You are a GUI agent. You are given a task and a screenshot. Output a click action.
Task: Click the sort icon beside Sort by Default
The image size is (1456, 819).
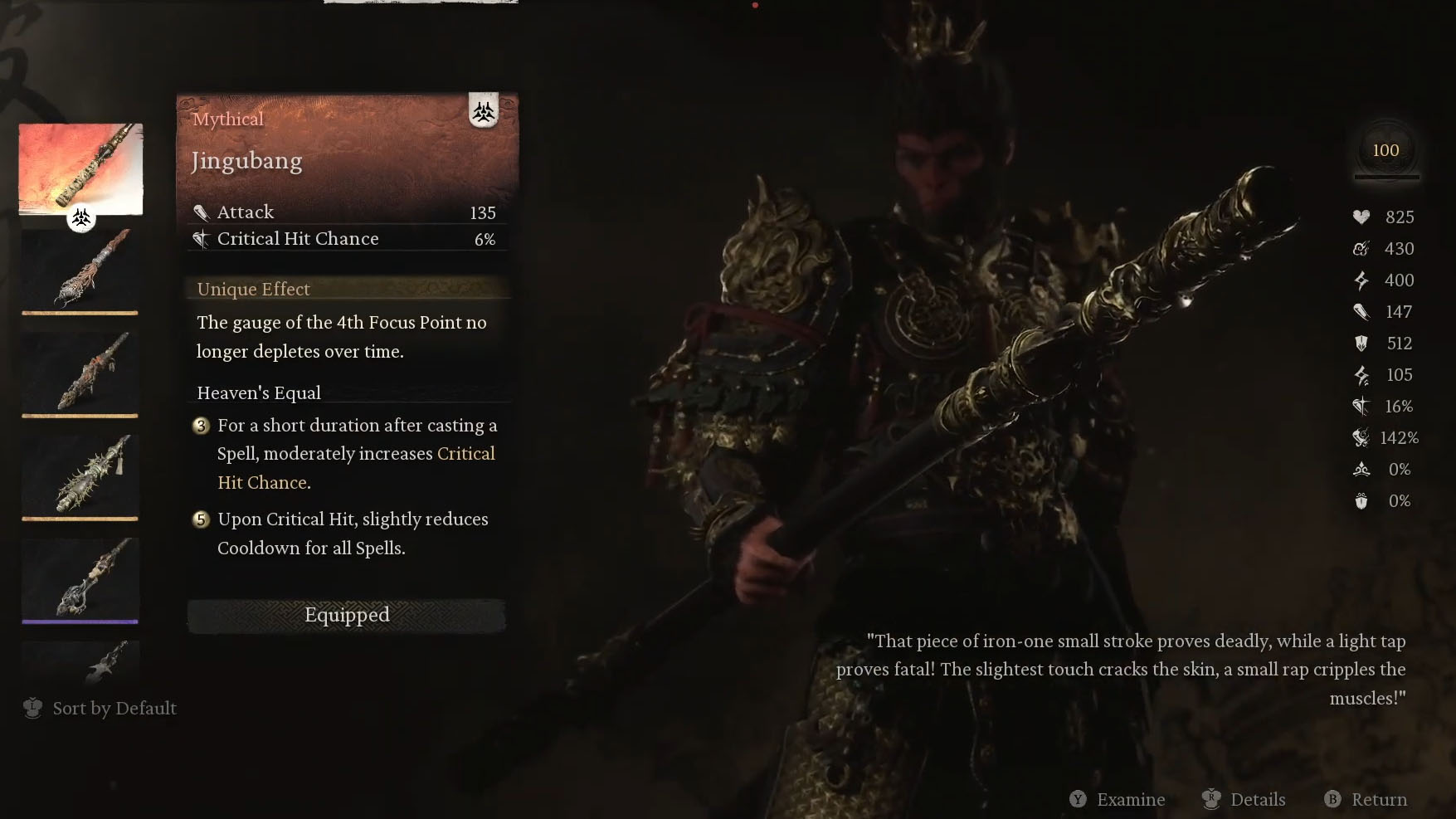coord(32,708)
